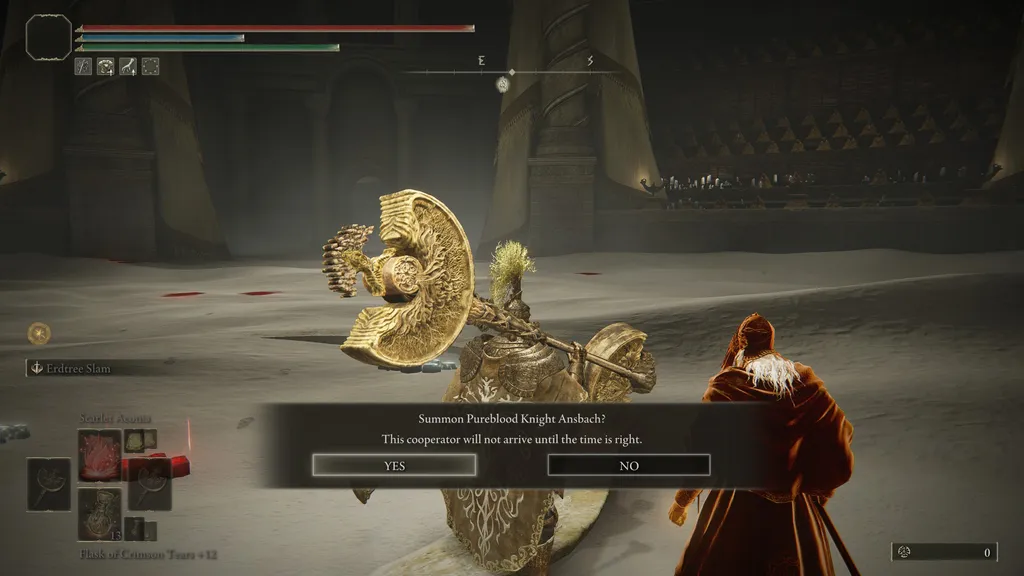Click the empty octagonal summon emblem frame
The image size is (1024, 576).
(x=48, y=37)
